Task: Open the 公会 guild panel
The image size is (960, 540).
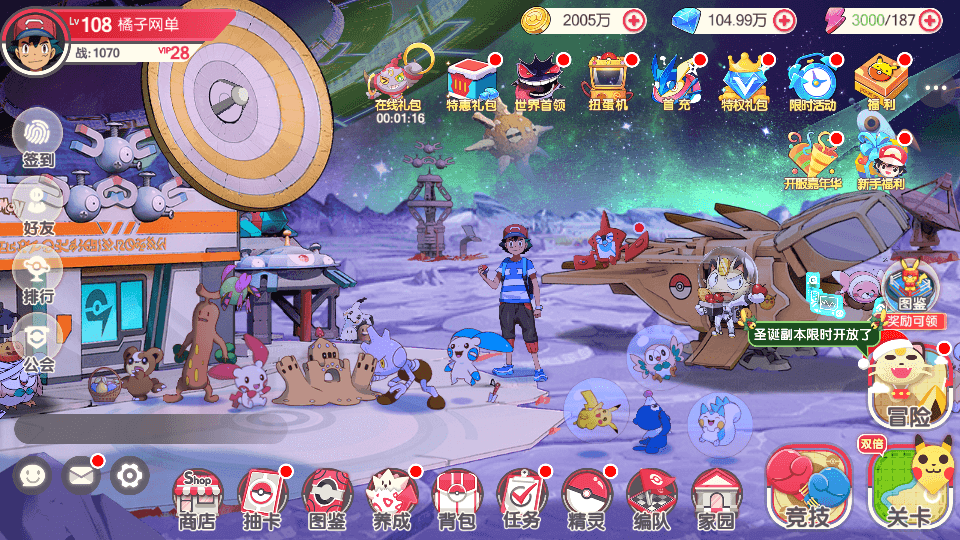Action: [38, 340]
